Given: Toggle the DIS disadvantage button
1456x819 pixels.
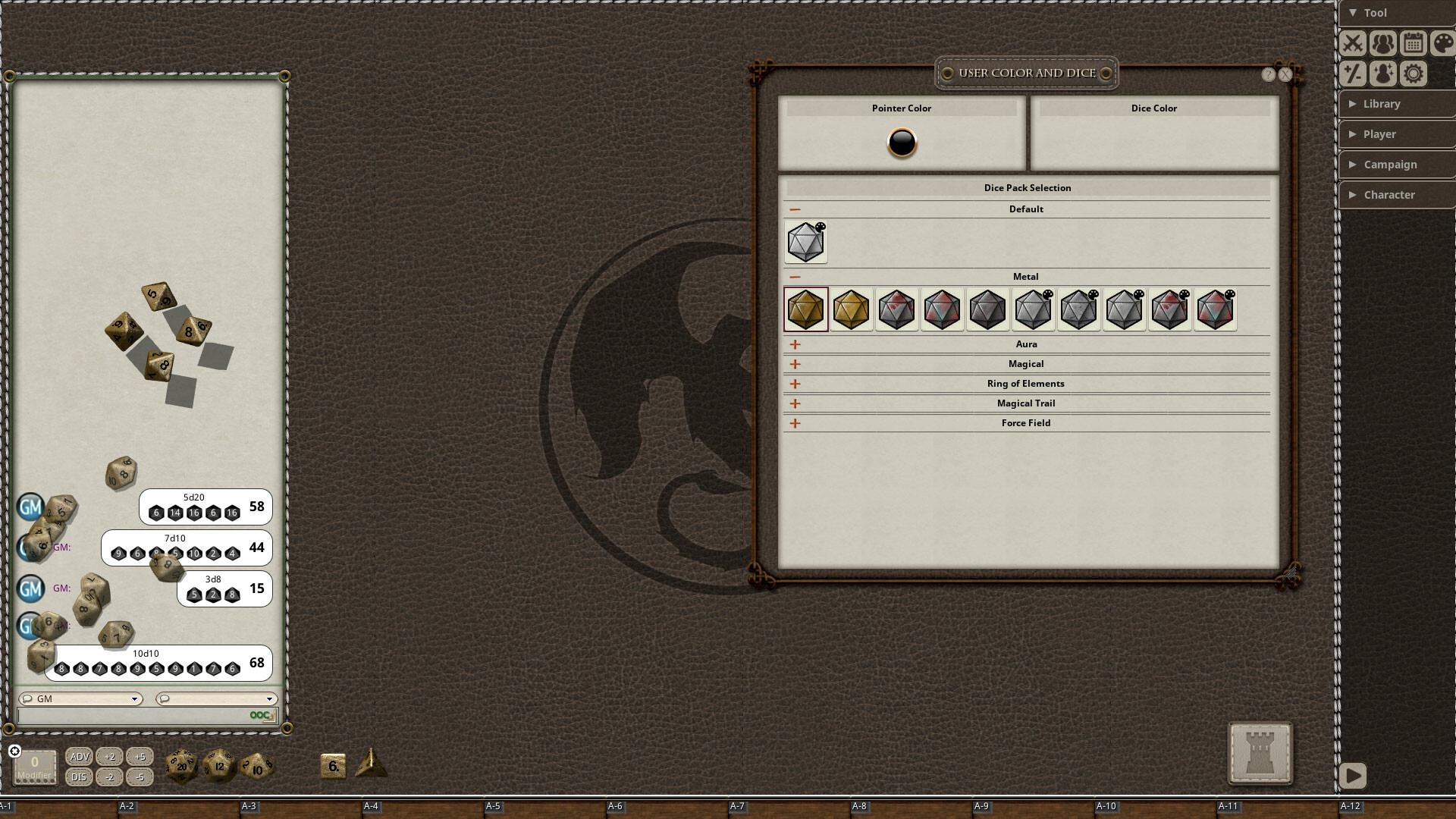Looking at the screenshot, I should coord(78,777).
